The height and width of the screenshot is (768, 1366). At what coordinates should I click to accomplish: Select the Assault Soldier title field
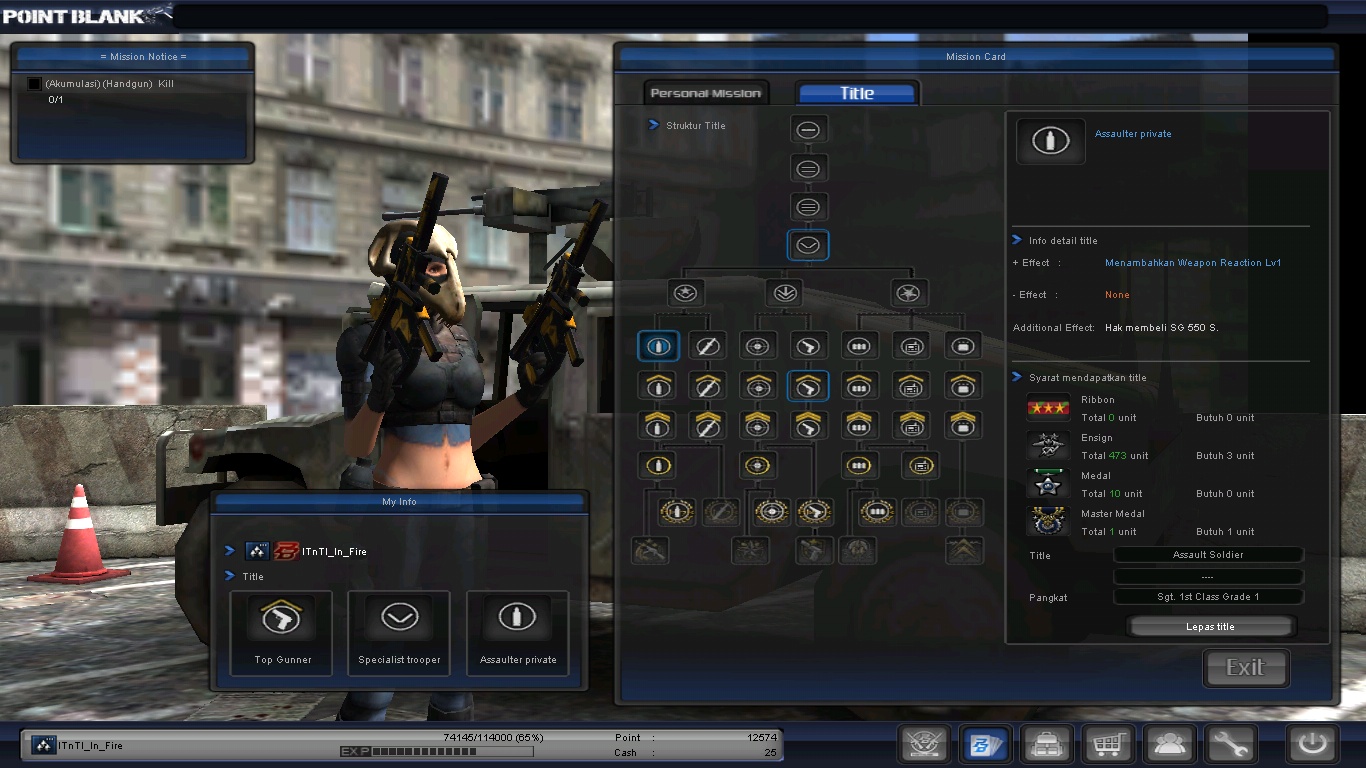(x=1208, y=554)
